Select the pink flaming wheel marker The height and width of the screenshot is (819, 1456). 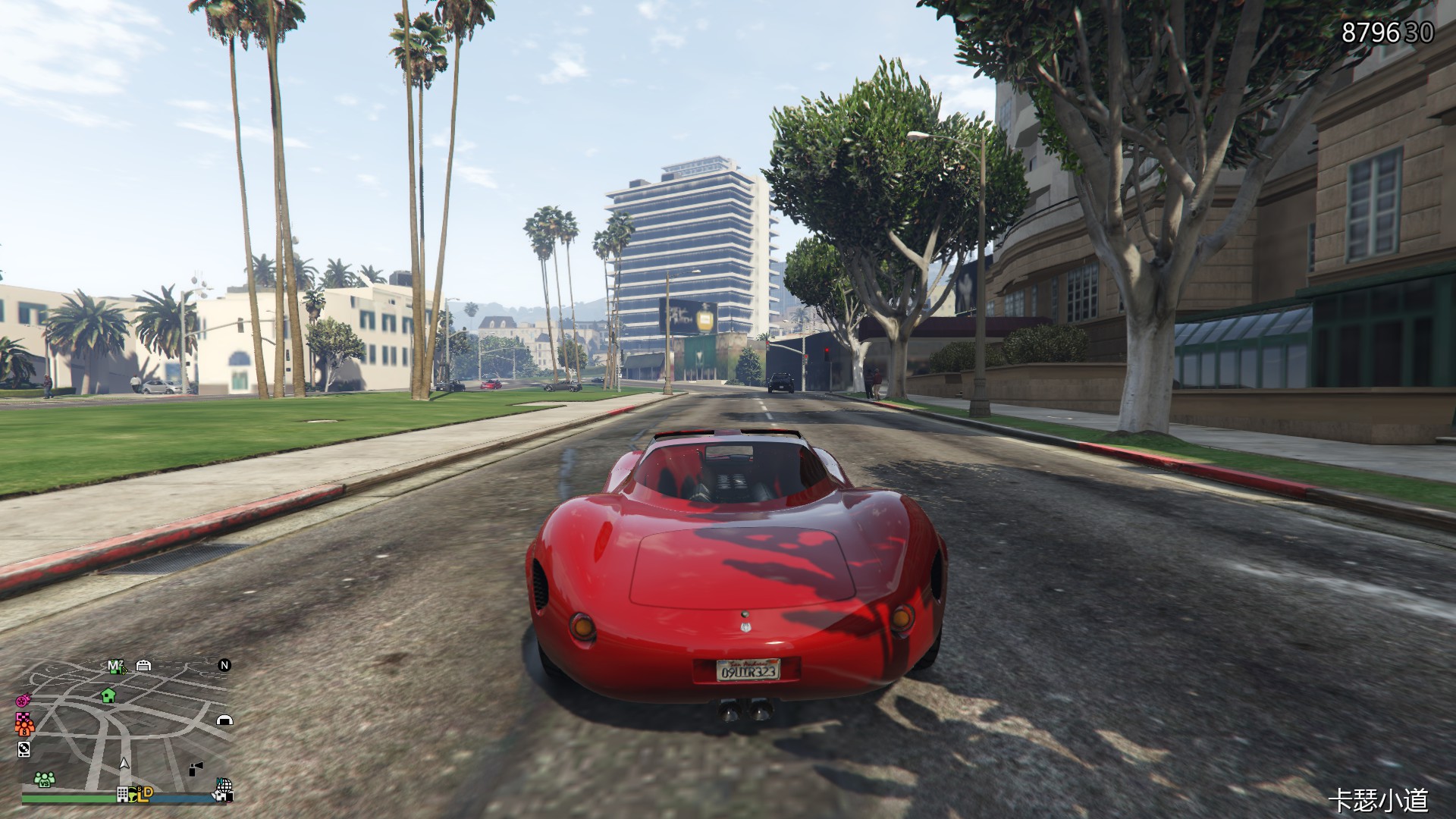[22, 698]
